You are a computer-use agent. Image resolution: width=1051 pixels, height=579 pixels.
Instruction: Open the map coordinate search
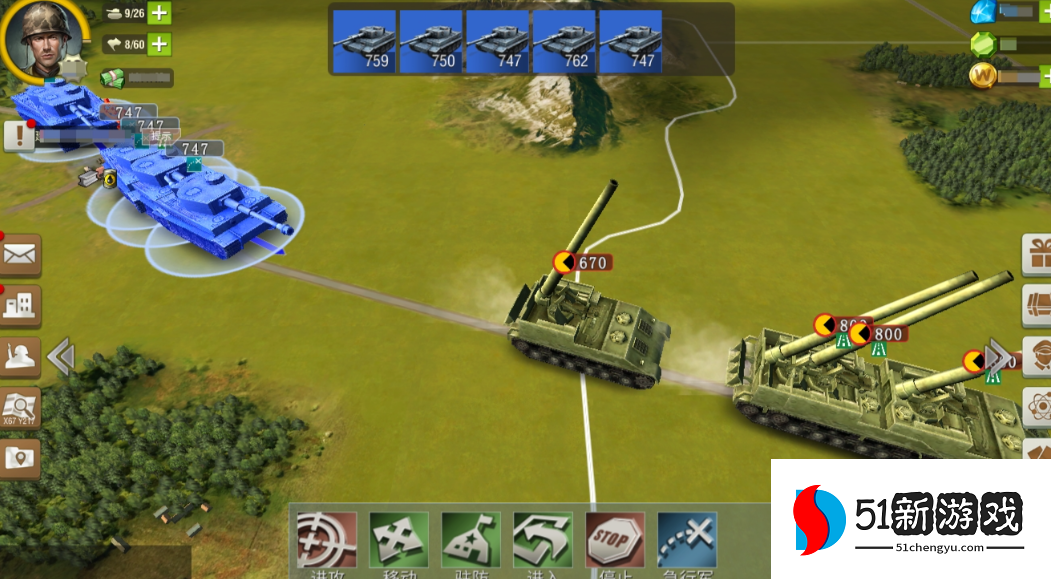[x=20, y=408]
